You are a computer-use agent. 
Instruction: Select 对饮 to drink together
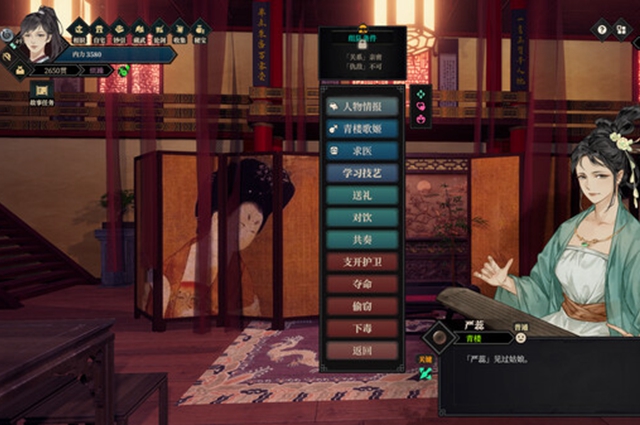(362, 217)
